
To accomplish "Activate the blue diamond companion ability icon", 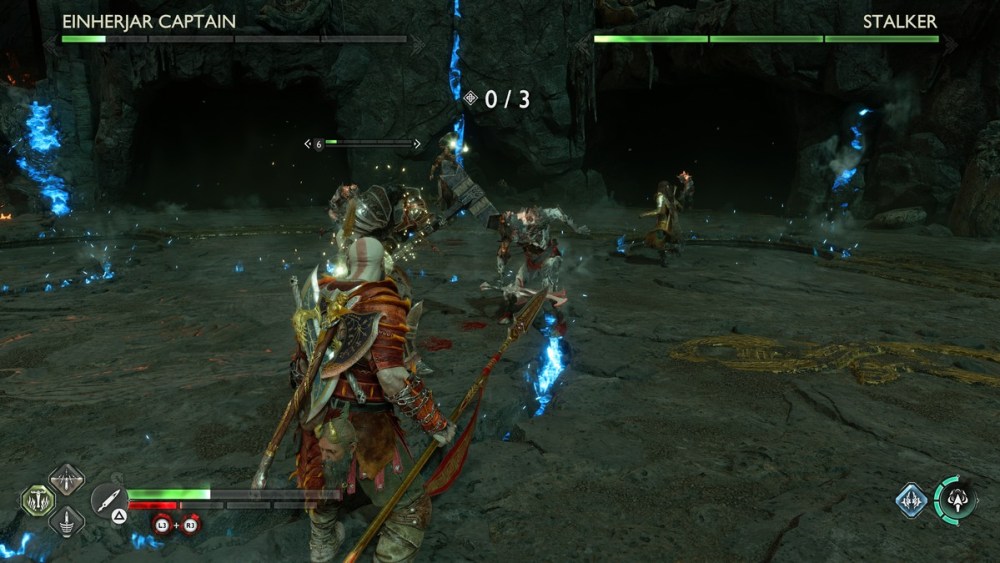I will [911, 500].
